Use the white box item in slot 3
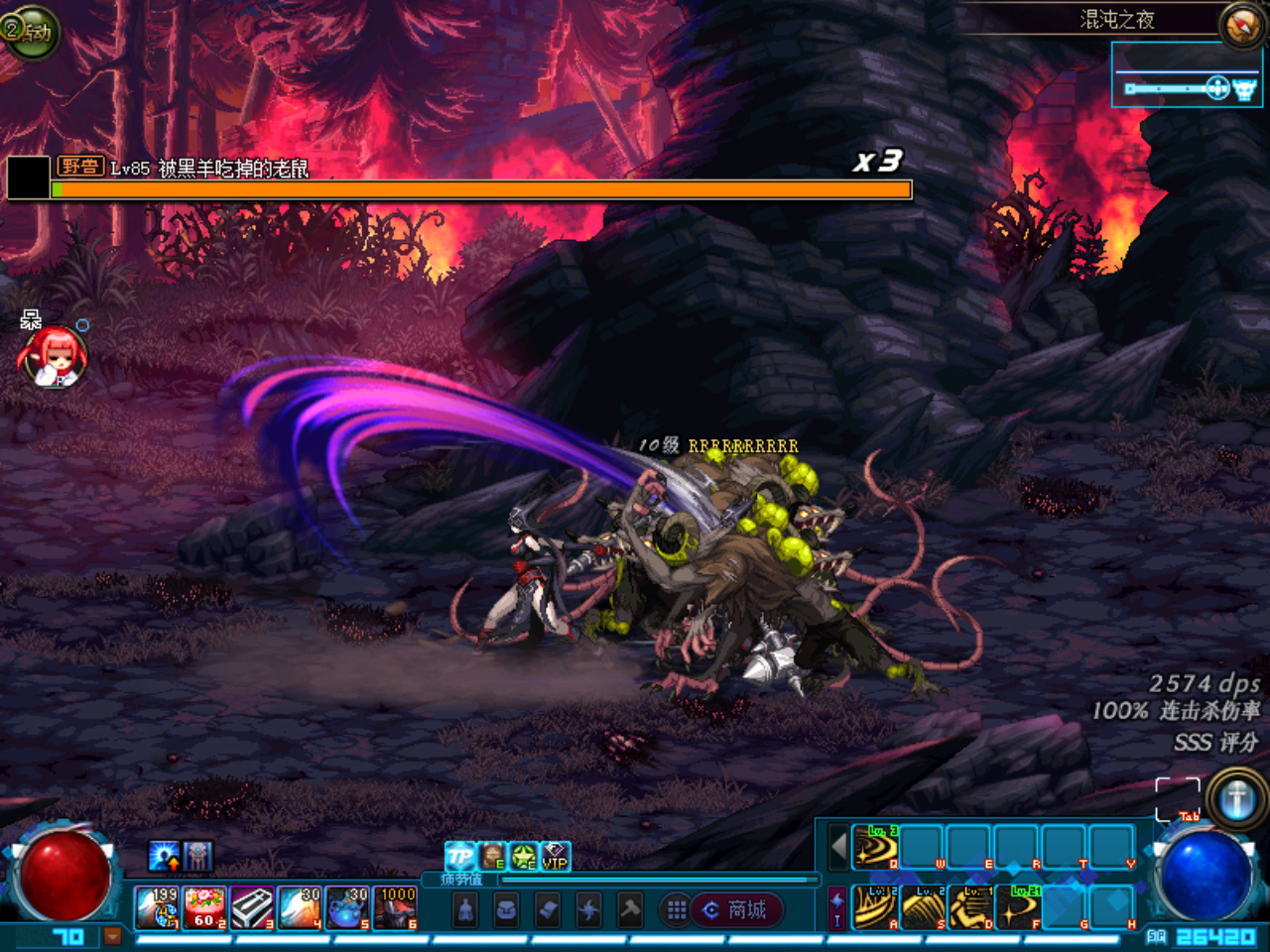 252,907
